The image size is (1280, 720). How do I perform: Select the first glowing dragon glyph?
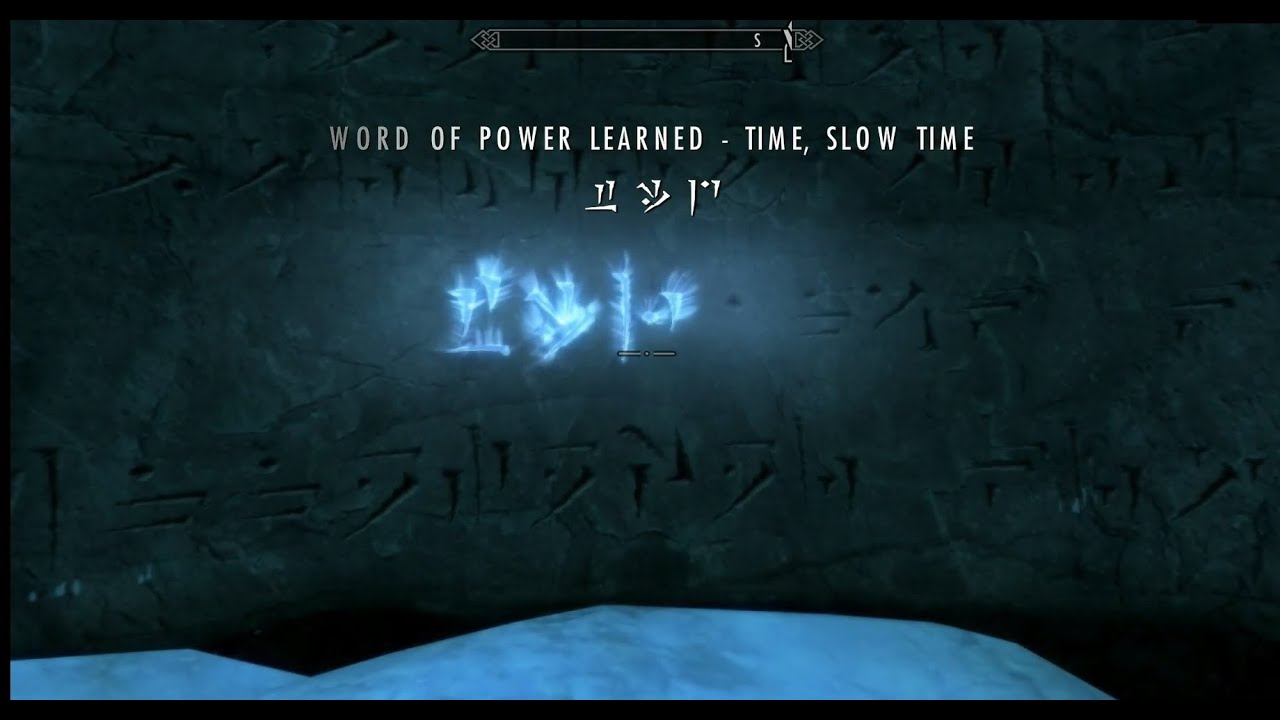coord(478,305)
